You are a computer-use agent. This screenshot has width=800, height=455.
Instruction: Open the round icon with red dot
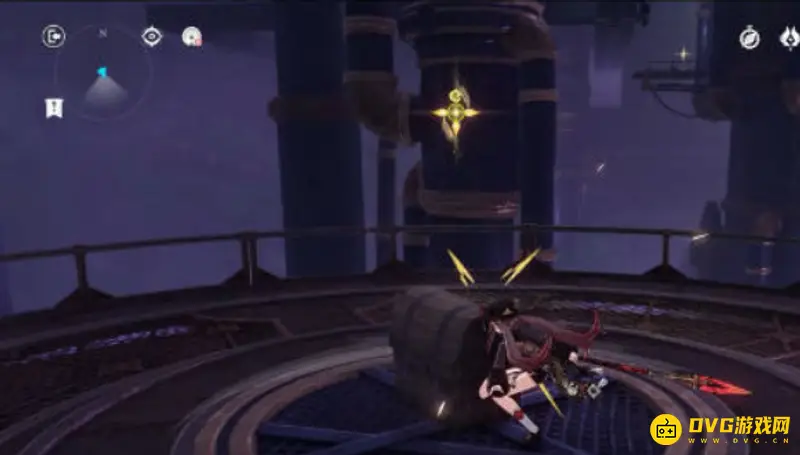pos(191,37)
